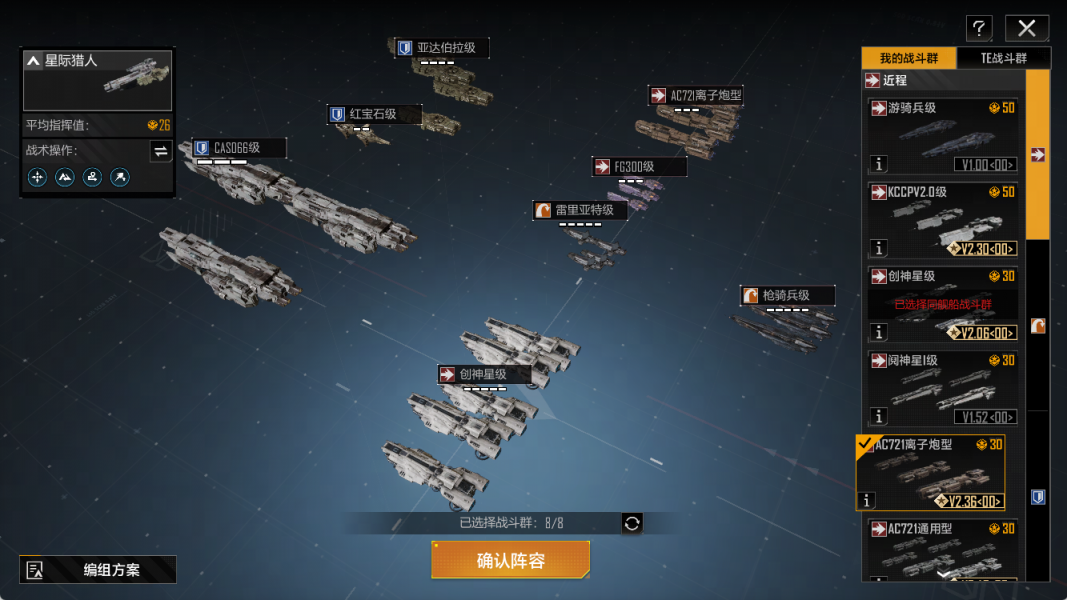Confirm the lineup with 确认阵容
This screenshot has width=1067, height=600.
(x=510, y=560)
